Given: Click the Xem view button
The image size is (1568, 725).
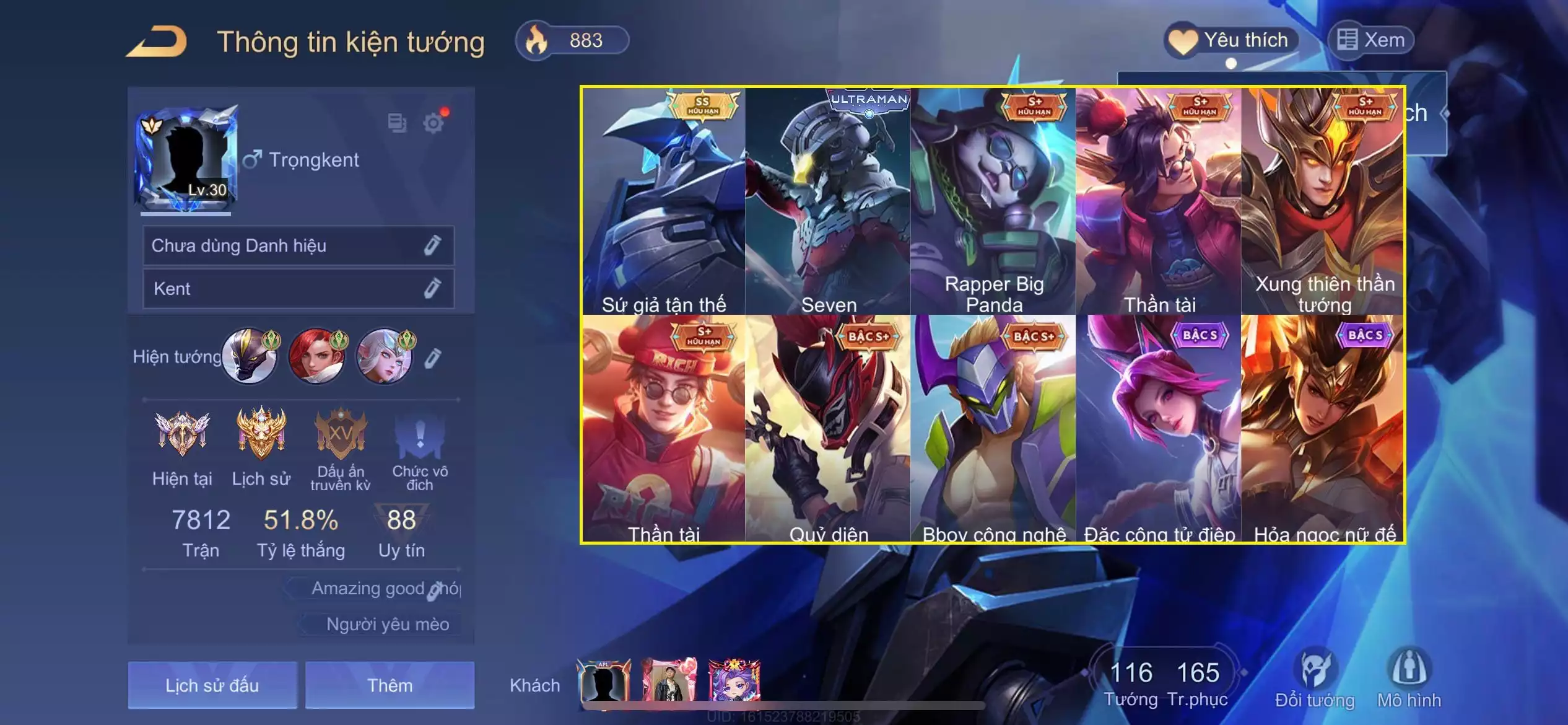Looking at the screenshot, I should click(x=1371, y=41).
